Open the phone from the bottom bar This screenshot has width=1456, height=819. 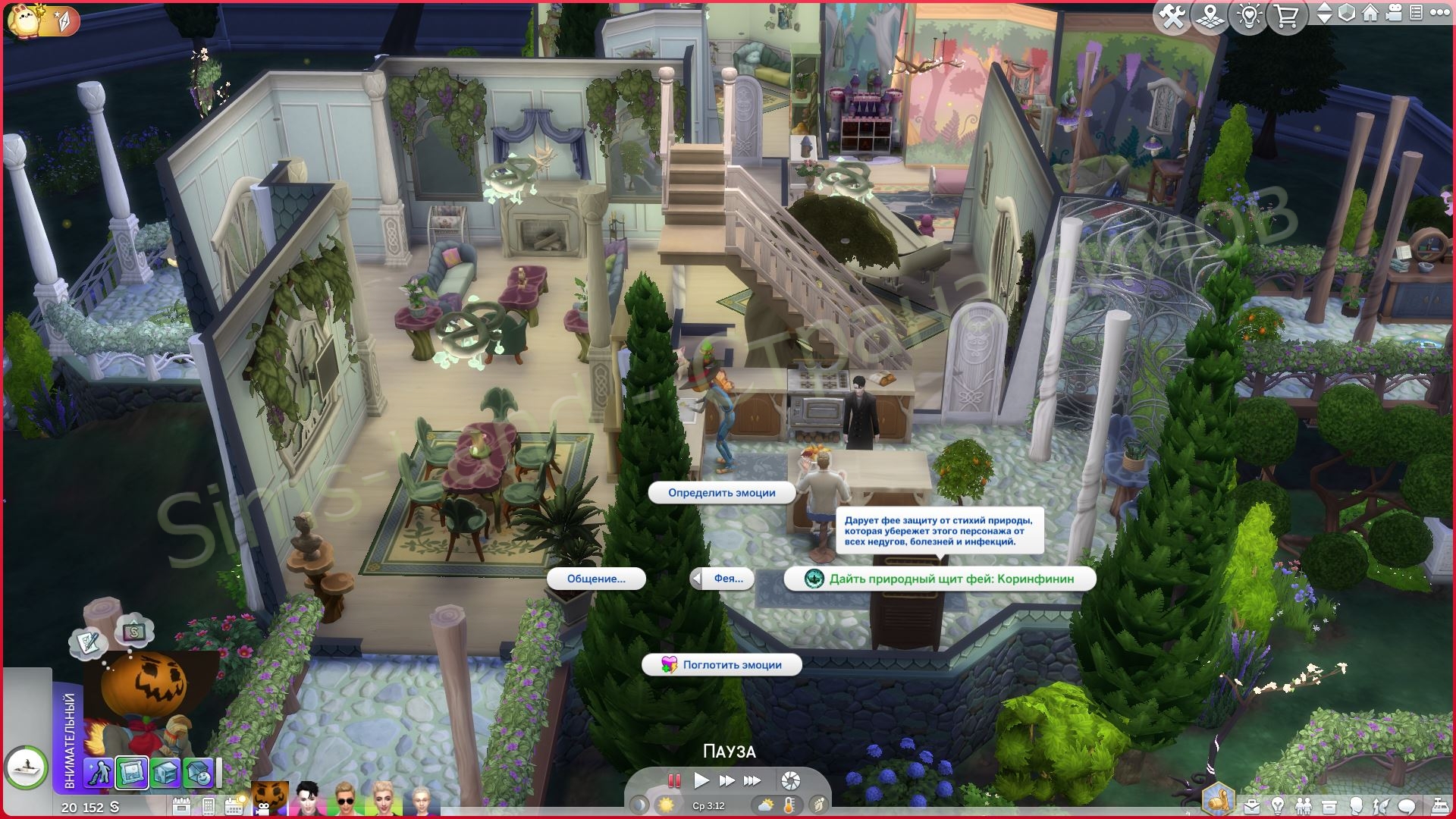click(209, 806)
